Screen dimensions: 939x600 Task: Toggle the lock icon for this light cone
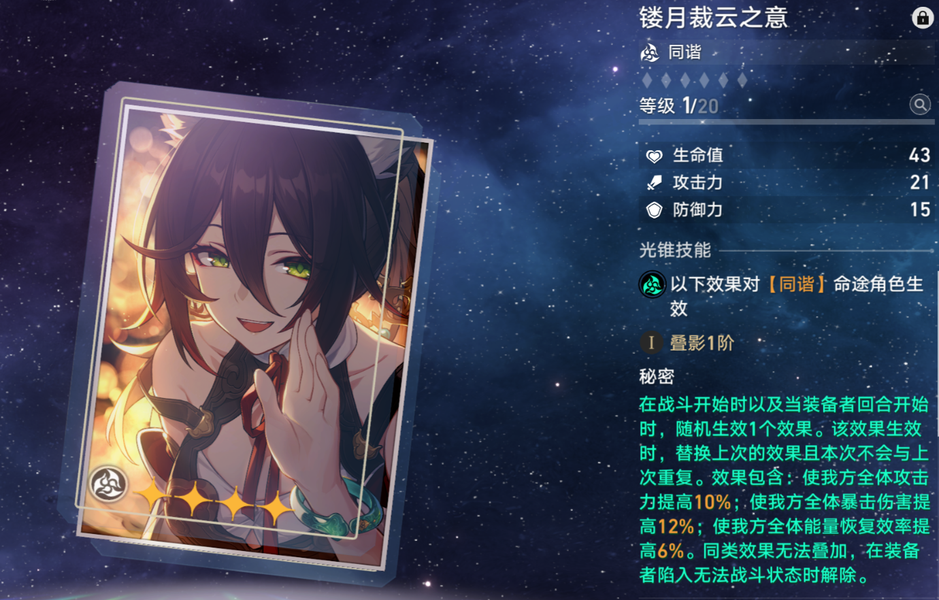click(x=921, y=18)
